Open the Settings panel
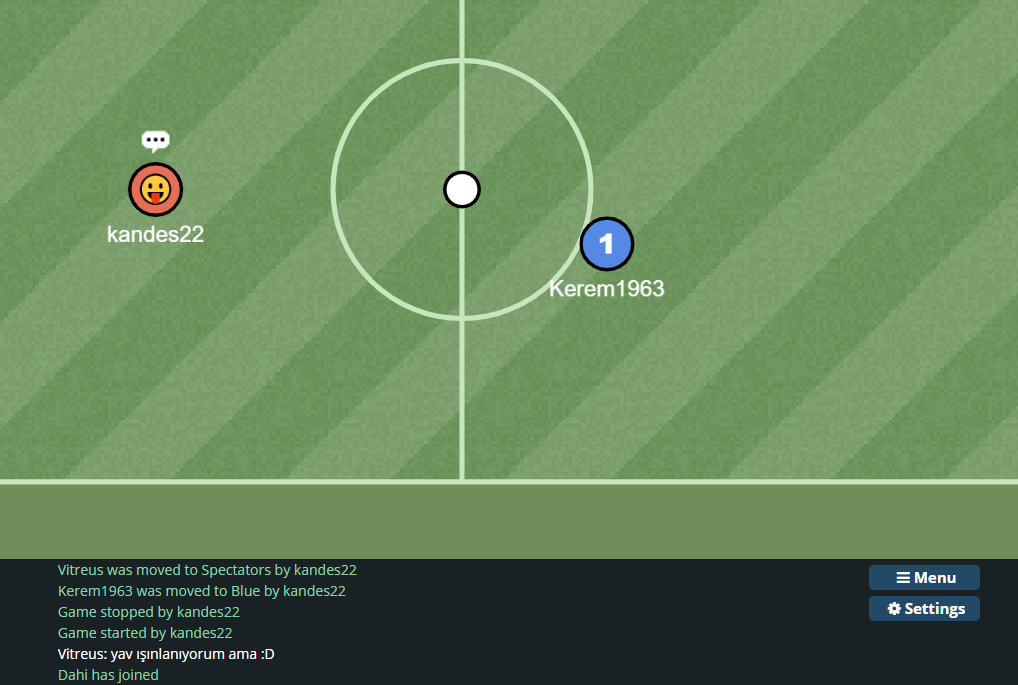 click(924, 608)
